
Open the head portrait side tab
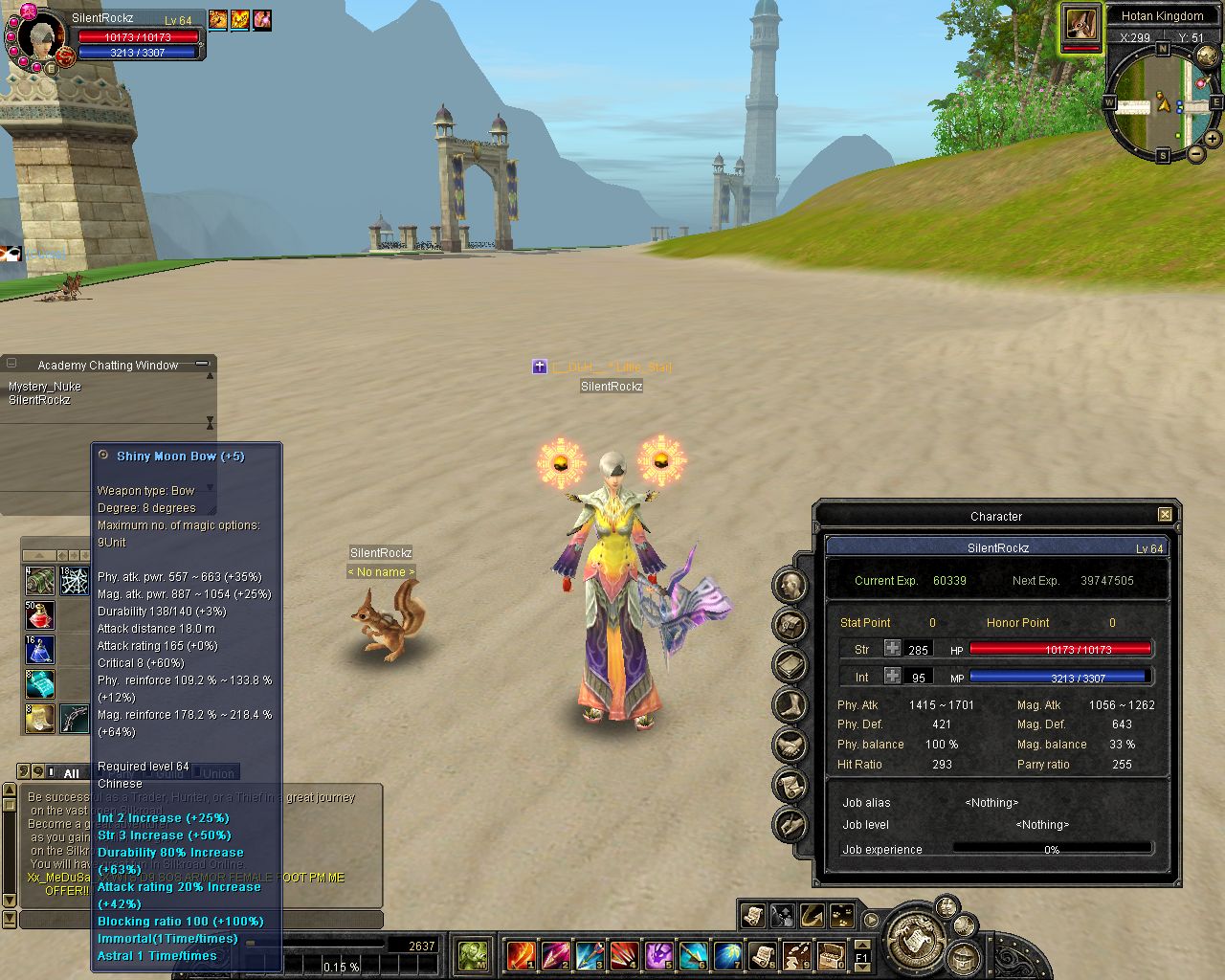tap(791, 585)
